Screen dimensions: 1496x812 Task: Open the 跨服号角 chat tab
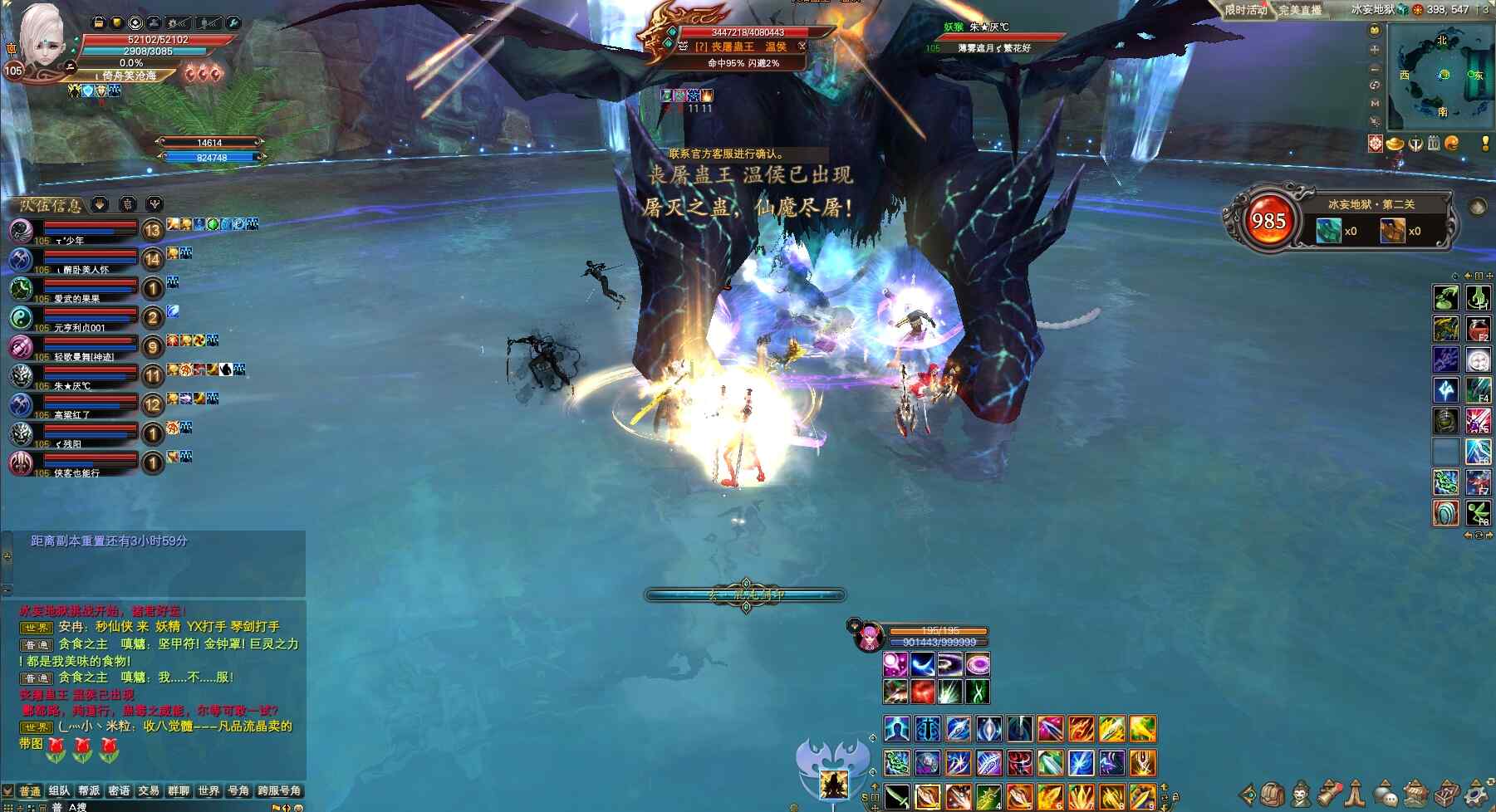pyautogui.click(x=279, y=790)
